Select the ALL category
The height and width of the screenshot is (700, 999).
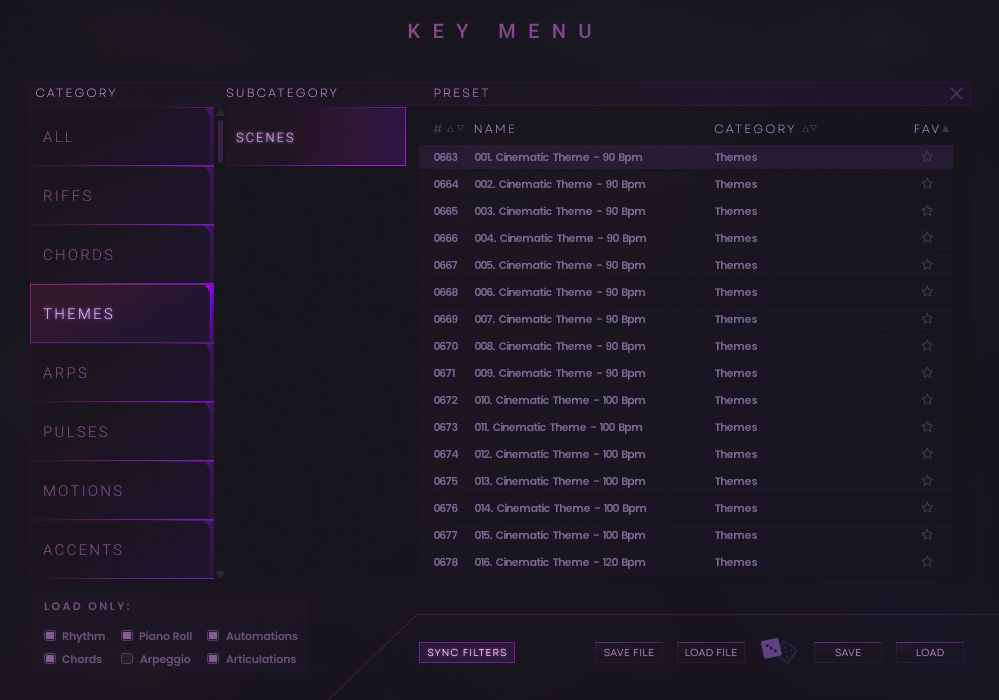tap(120, 137)
